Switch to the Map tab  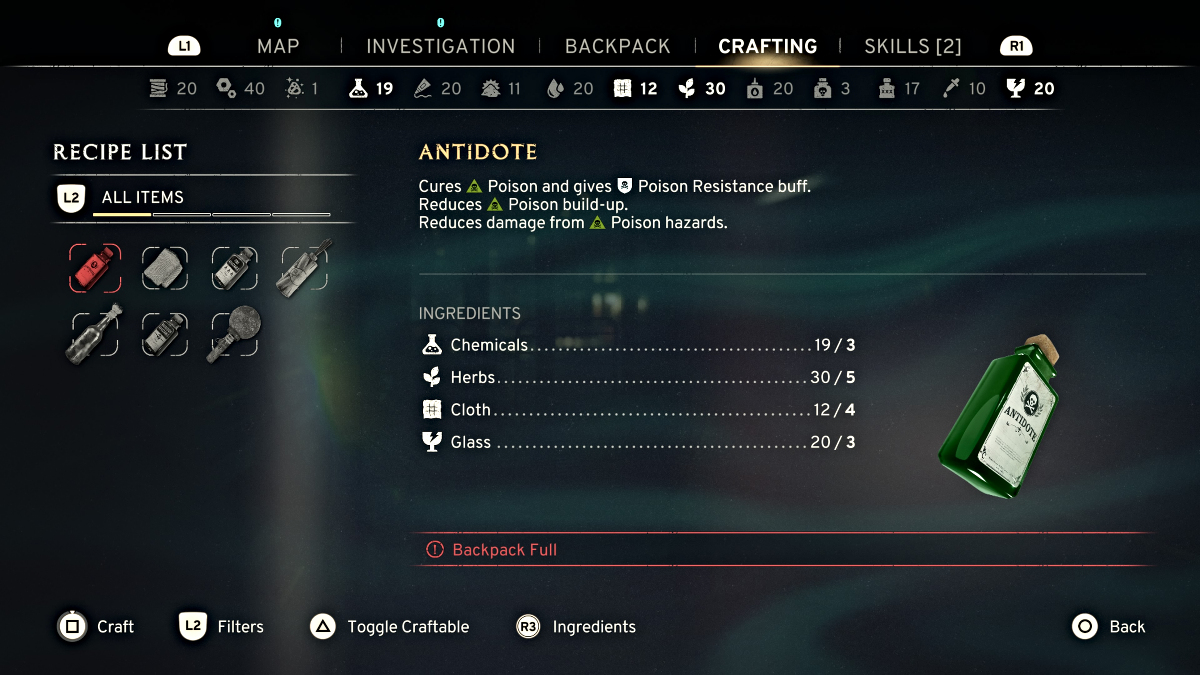(278, 46)
